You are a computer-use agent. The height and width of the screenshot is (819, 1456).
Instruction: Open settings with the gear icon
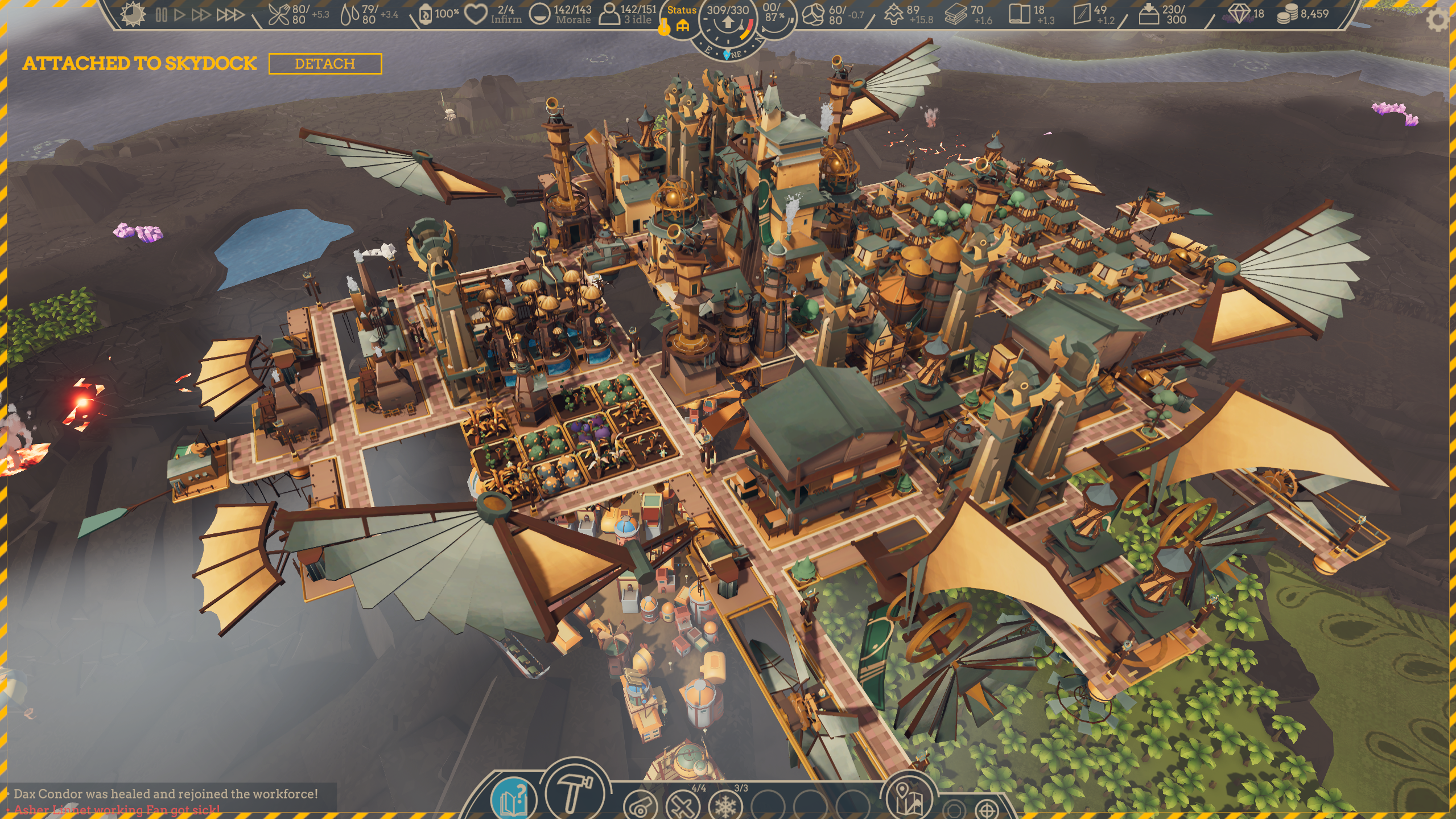1439,20
